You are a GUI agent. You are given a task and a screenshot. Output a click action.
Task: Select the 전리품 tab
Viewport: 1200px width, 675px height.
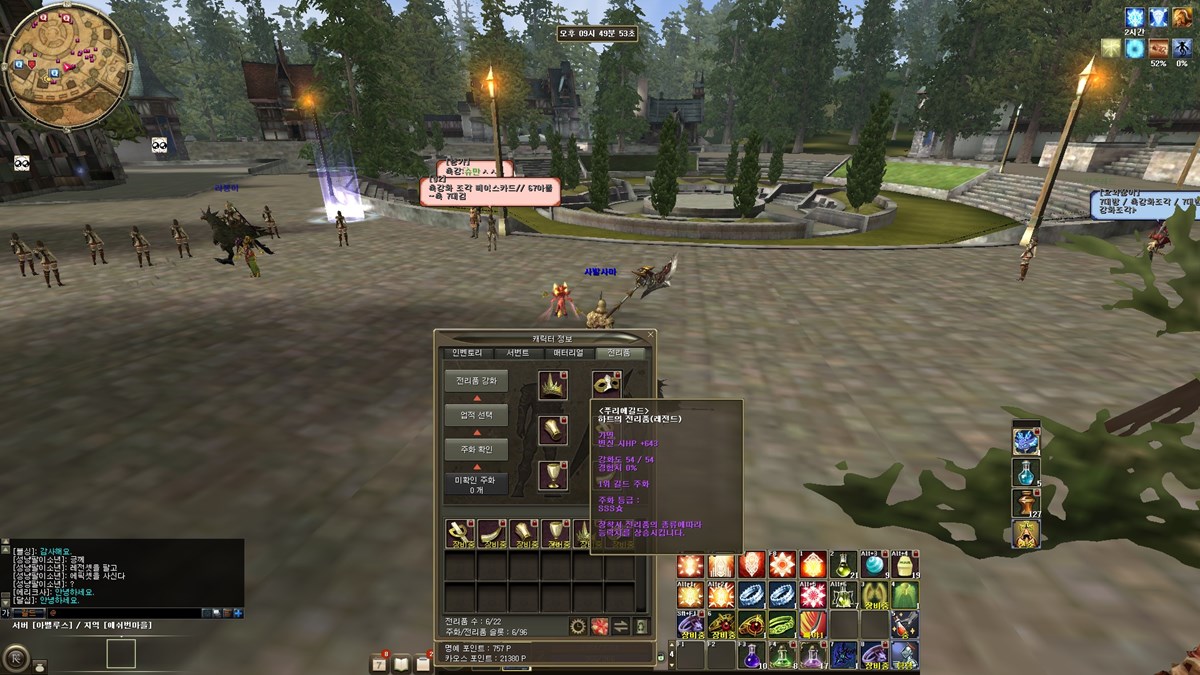(x=620, y=353)
